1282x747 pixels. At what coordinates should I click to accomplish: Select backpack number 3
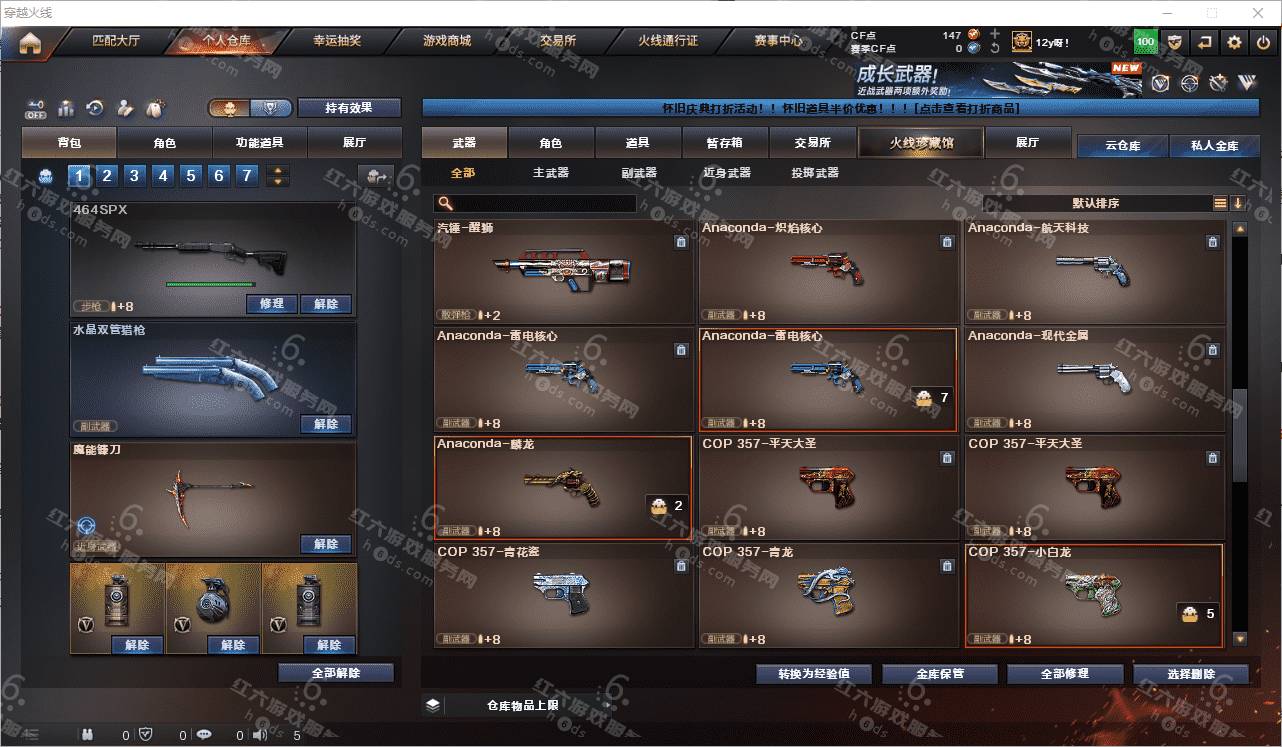pos(134,177)
